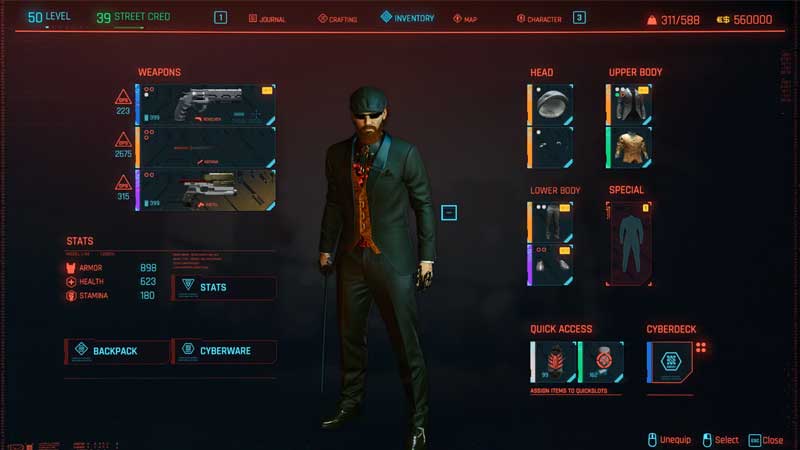Choose the grenade quick access slot

tap(602, 362)
